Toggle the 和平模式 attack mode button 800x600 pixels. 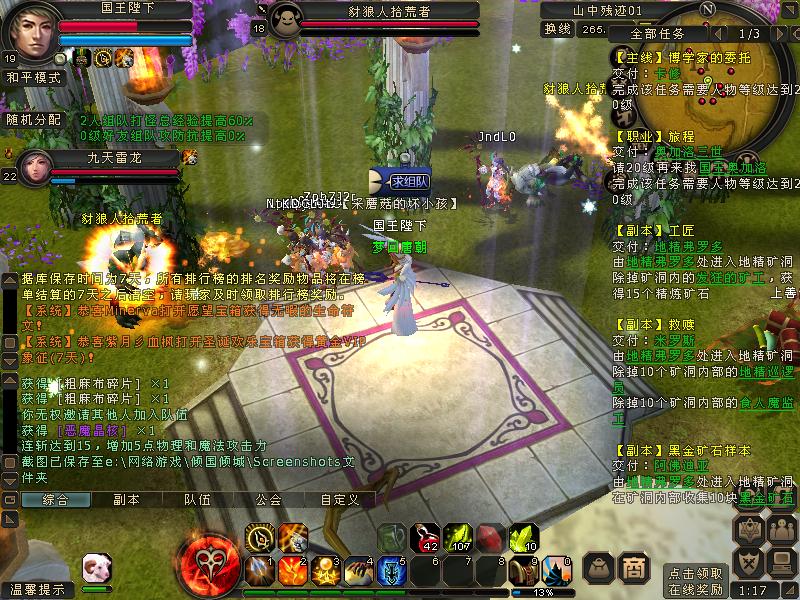click(35, 76)
